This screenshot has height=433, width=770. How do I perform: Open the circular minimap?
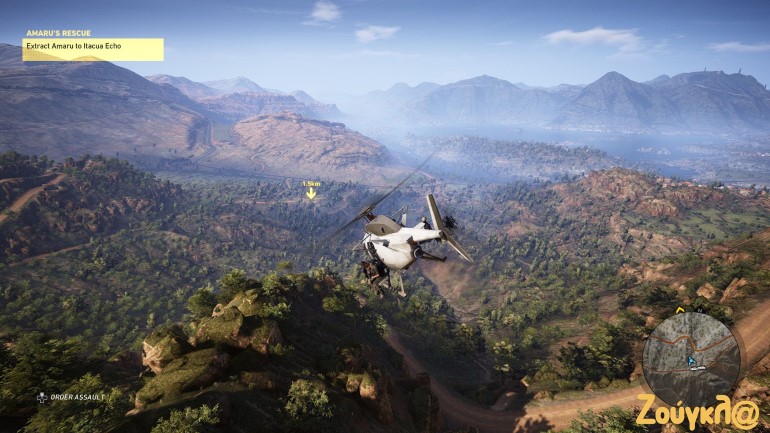pyautogui.click(x=691, y=359)
